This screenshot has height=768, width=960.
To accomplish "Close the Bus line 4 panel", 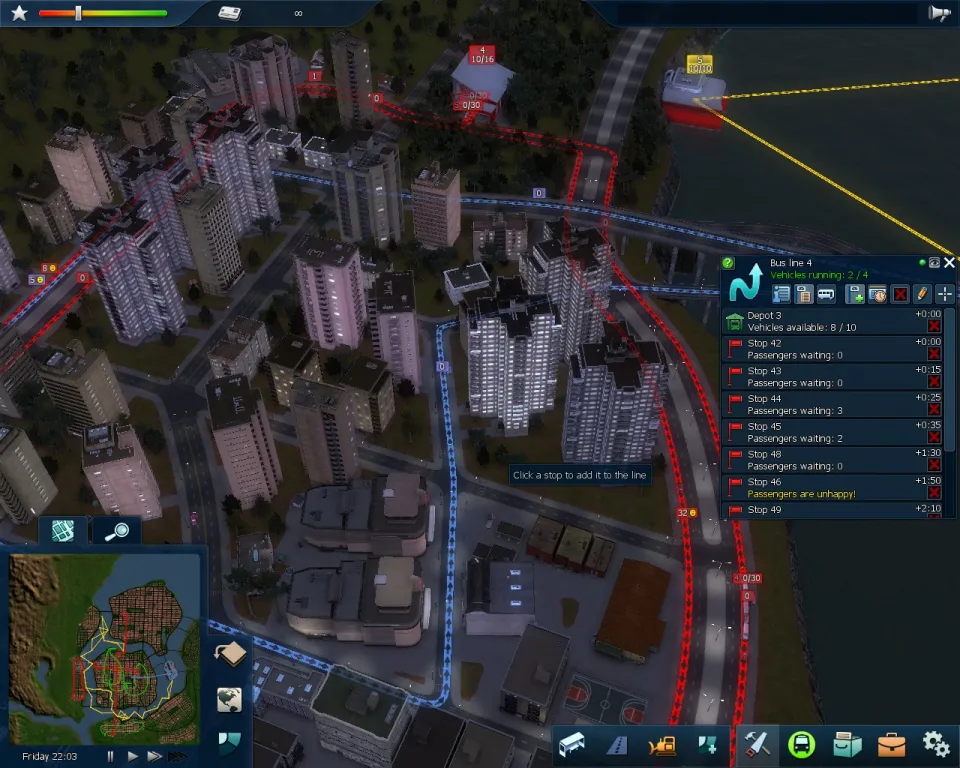I will pyautogui.click(x=949, y=263).
